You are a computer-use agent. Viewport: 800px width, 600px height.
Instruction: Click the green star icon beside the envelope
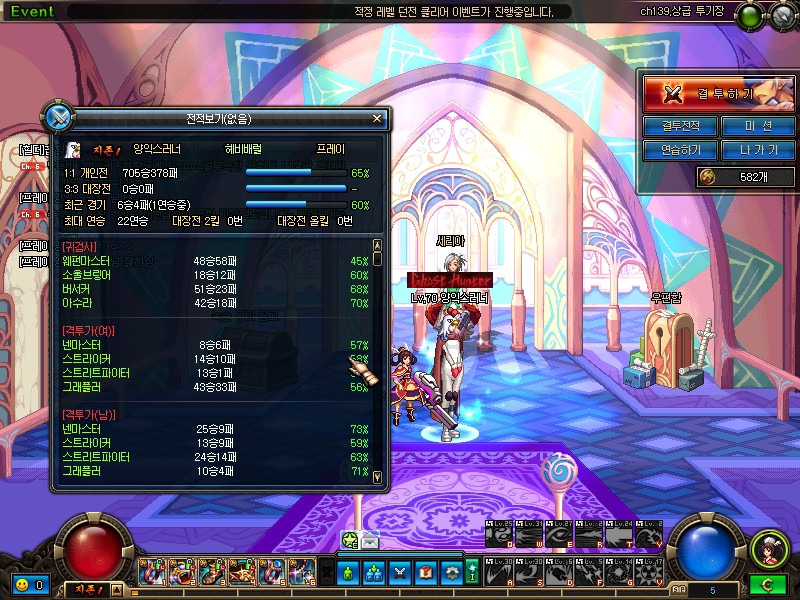[x=350, y=540]
